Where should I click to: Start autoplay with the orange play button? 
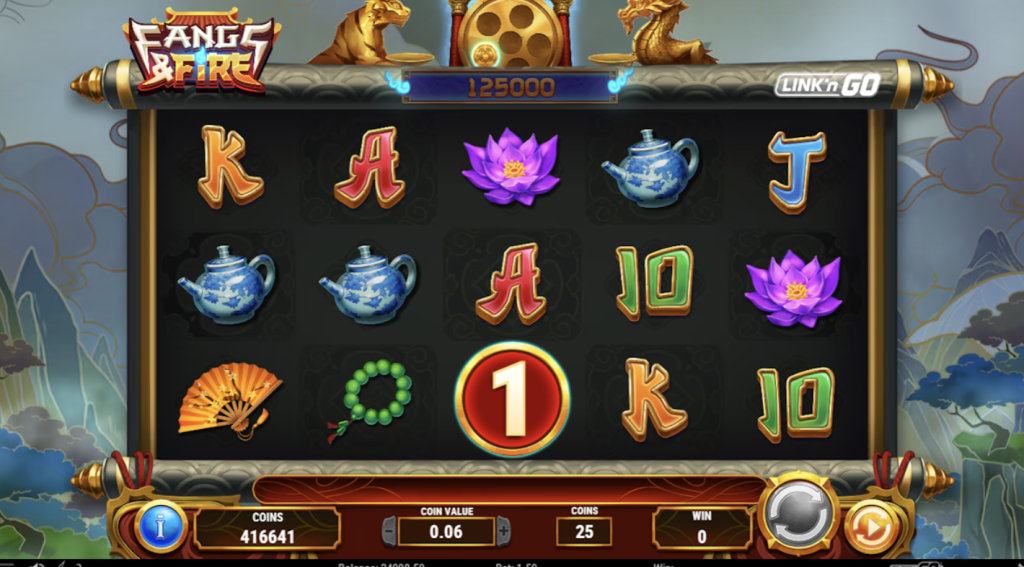coord(870,527)
